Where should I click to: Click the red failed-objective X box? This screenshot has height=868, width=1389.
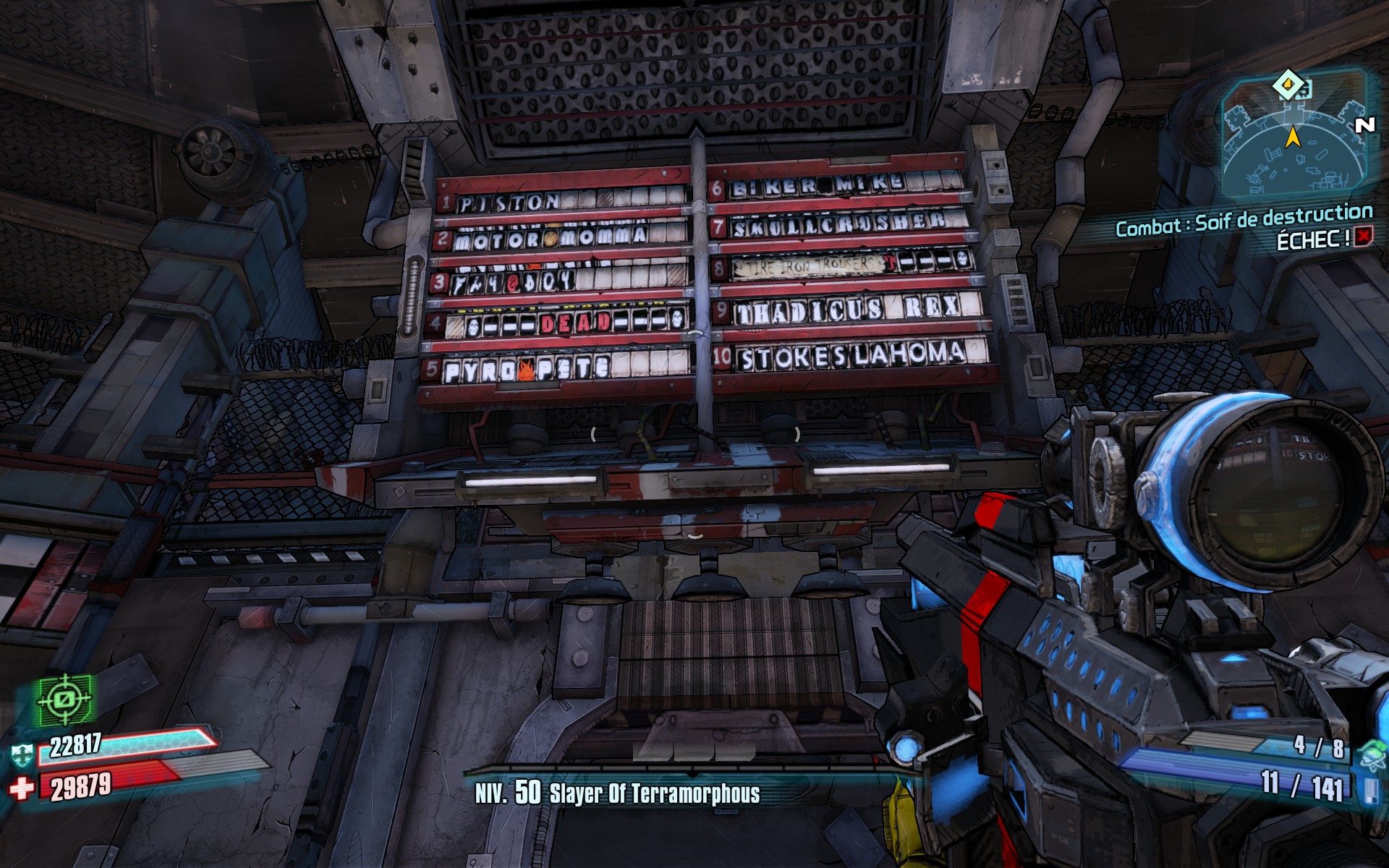1363,237
